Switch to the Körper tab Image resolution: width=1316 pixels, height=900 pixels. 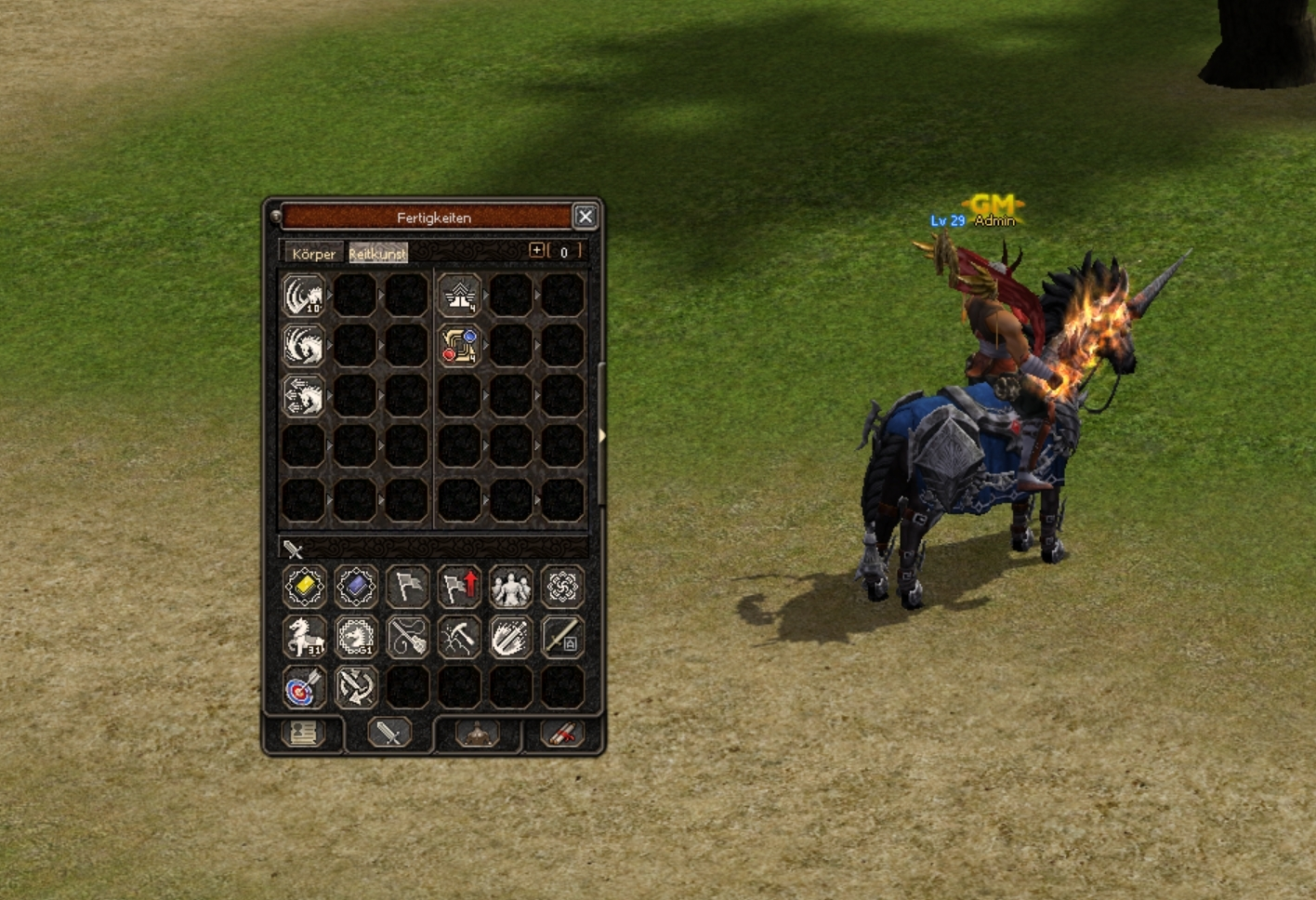pos(313,253)
